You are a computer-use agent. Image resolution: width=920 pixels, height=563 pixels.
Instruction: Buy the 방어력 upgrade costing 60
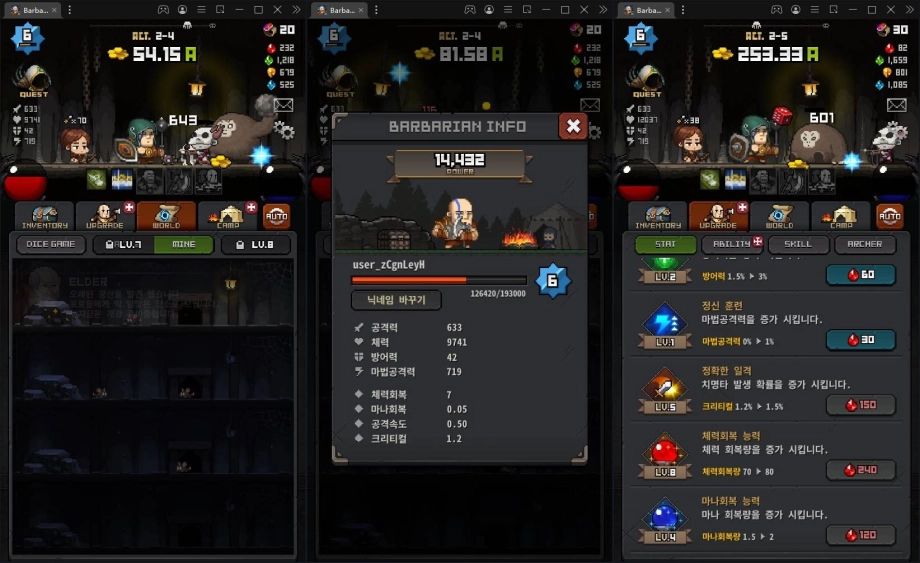coord(860,275)
